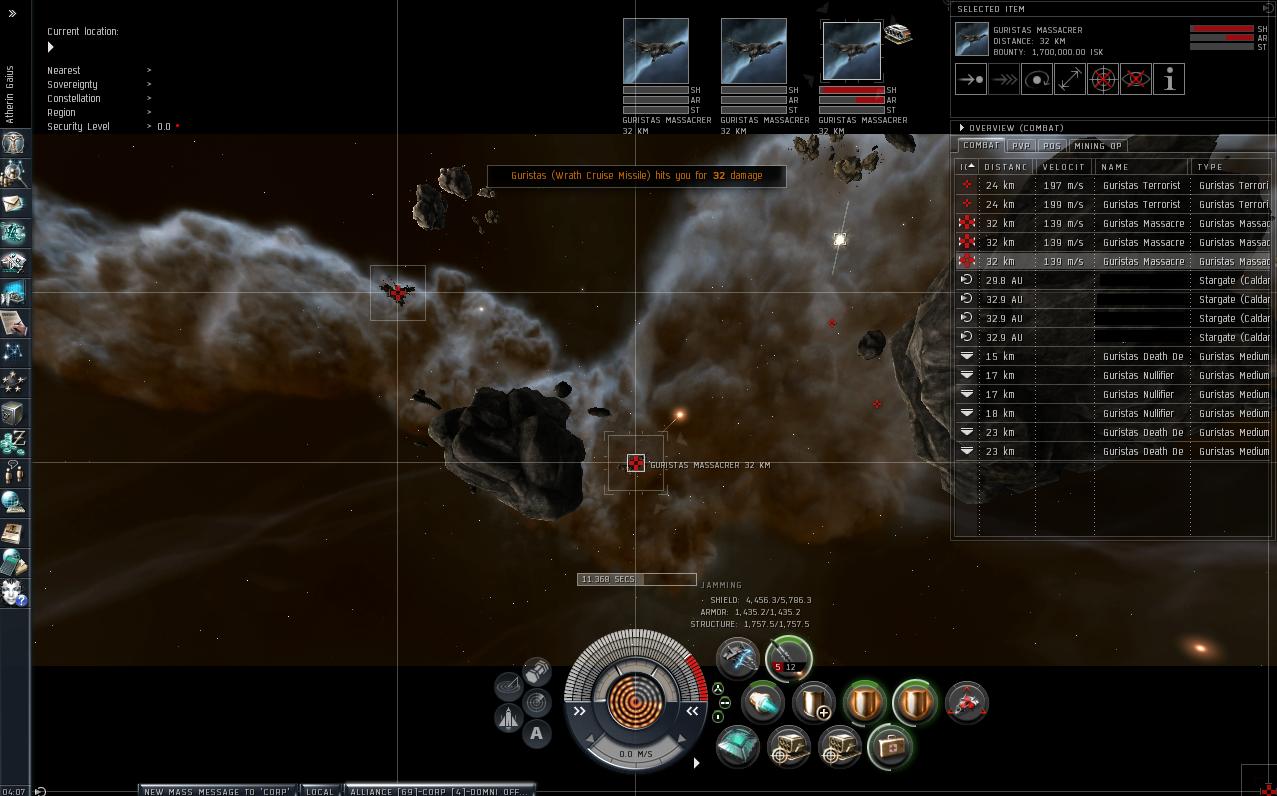Screen dimensions: 1277x796
Task: Show info for the selected item
Action: [1168, 79]
